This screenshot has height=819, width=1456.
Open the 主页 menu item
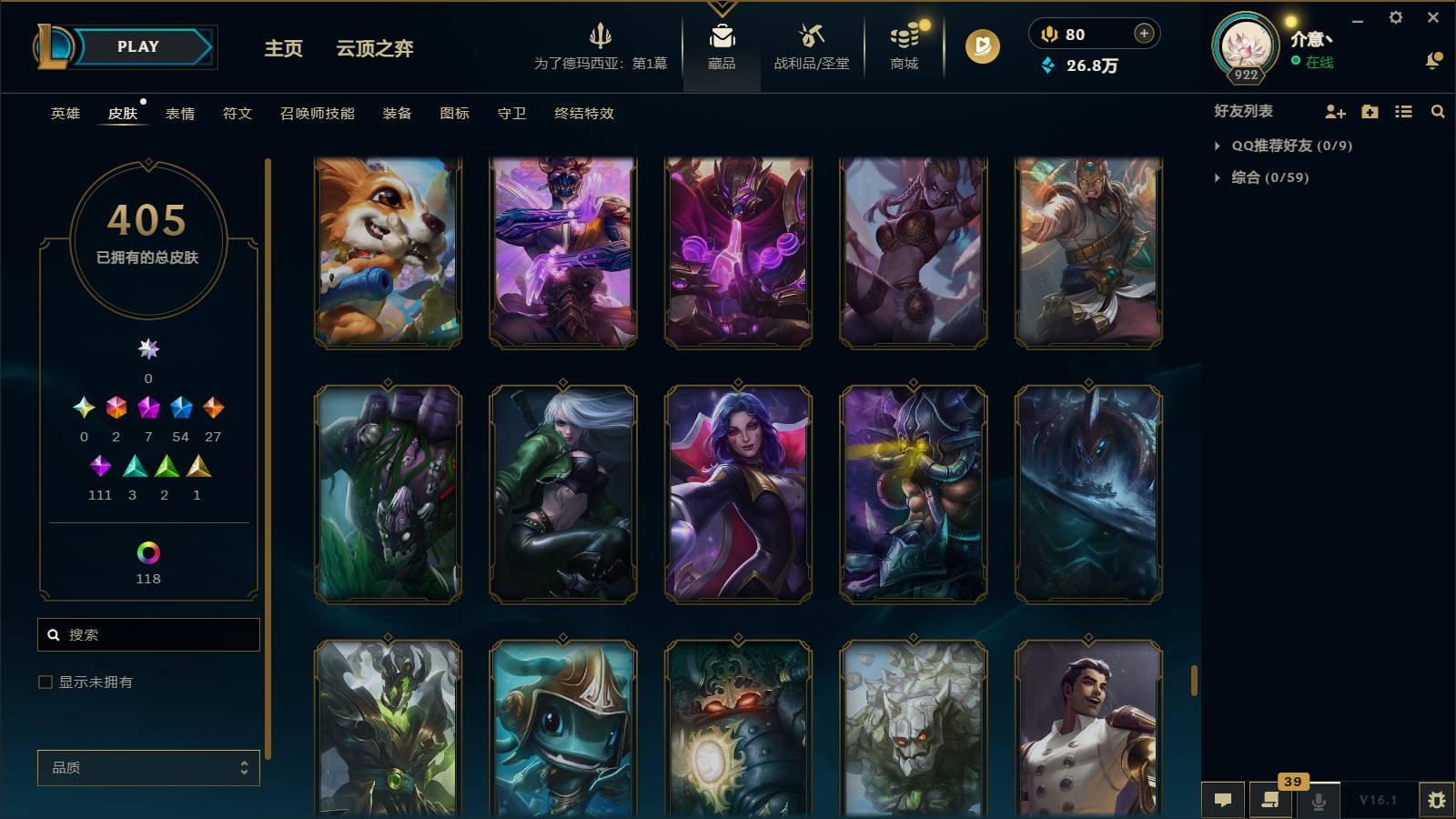(282, 49)
